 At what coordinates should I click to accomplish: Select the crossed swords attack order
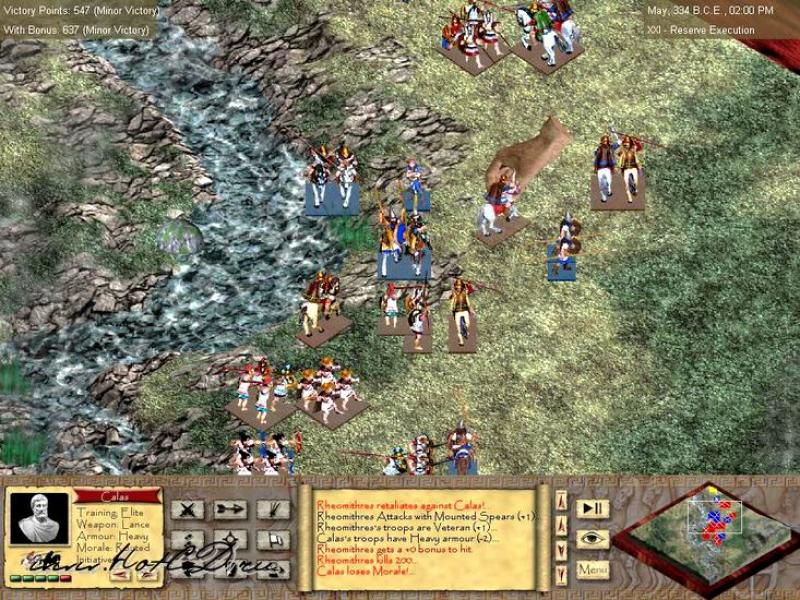coord(187,509)
